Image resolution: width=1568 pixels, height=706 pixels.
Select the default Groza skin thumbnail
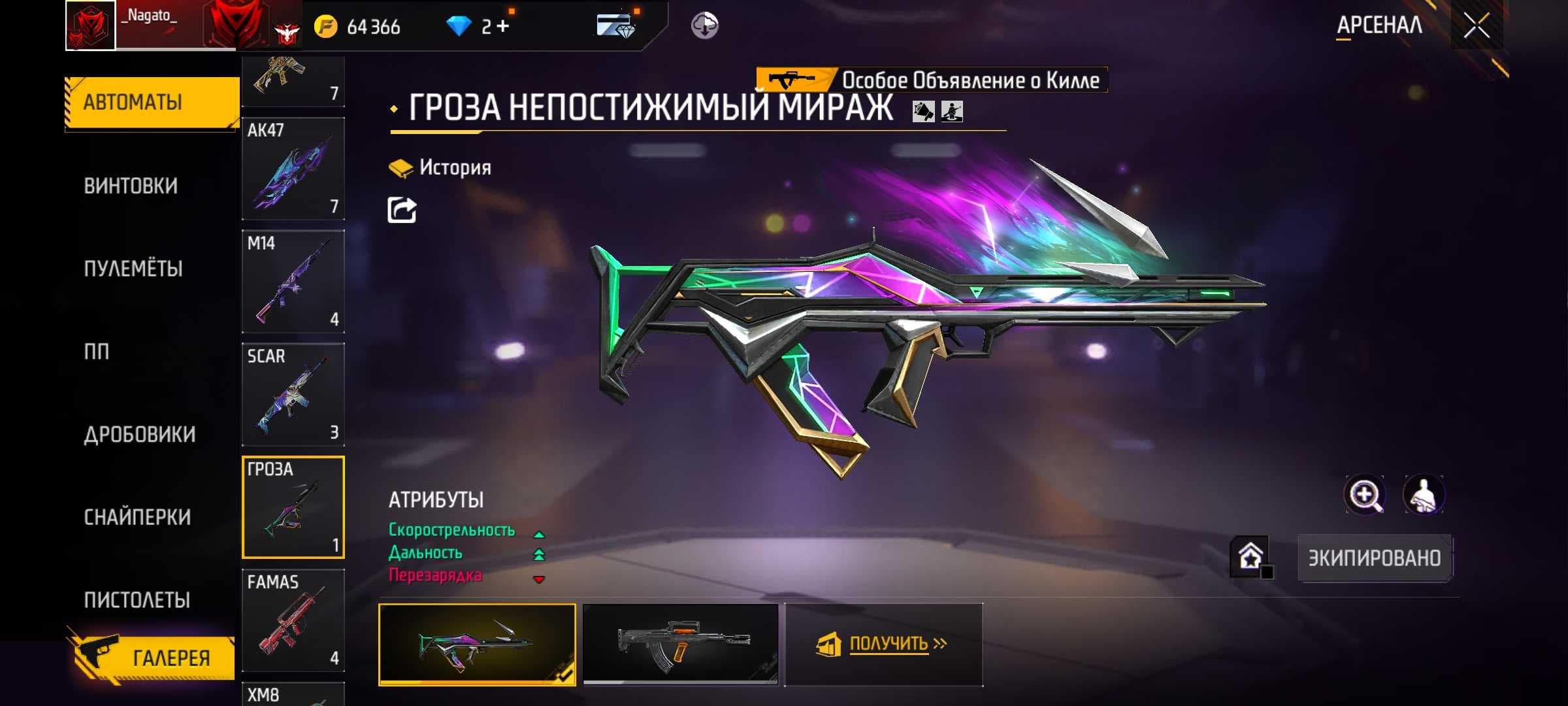(680, 644)
